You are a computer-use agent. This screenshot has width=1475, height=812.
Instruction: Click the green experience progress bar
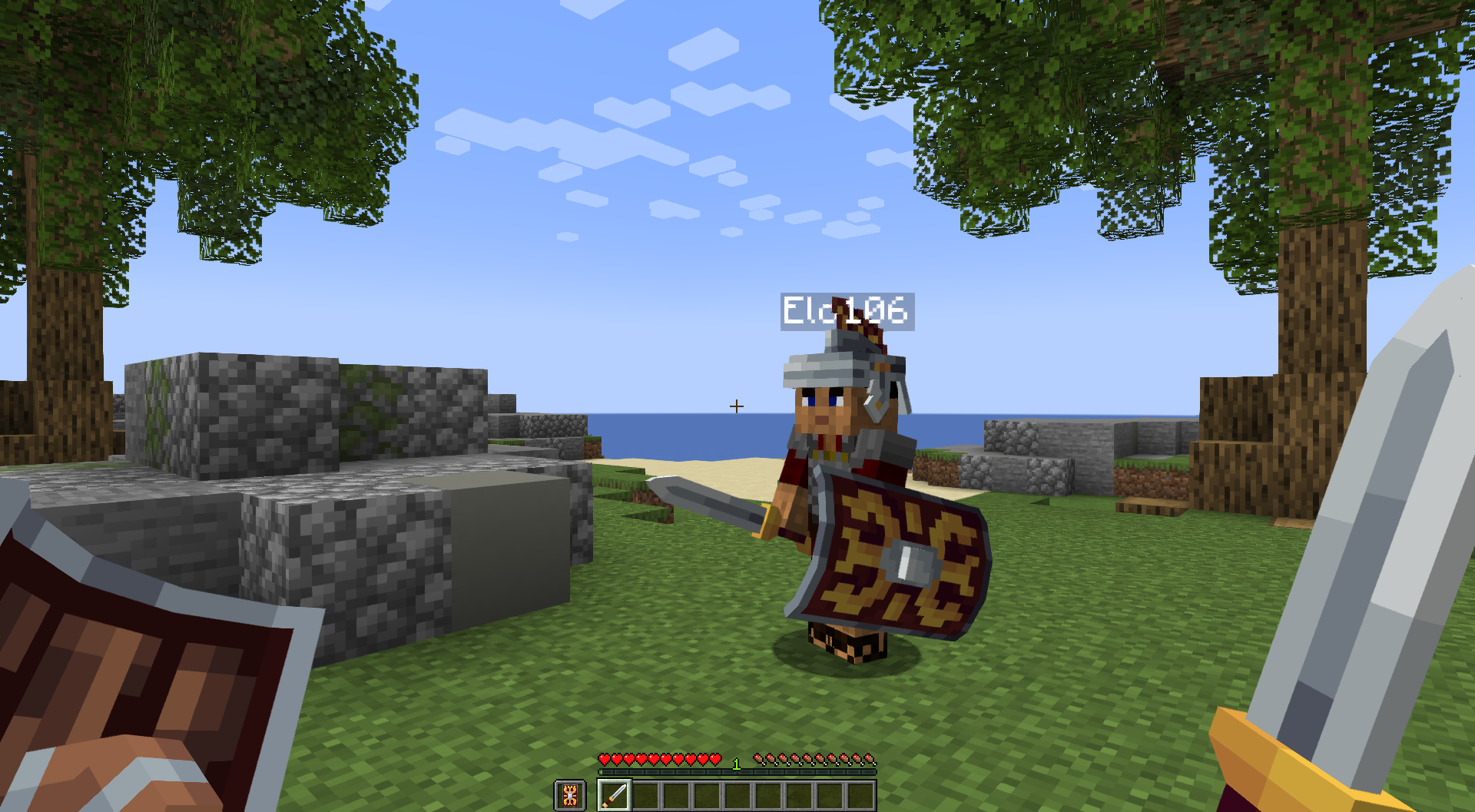[x=737, y=771]
